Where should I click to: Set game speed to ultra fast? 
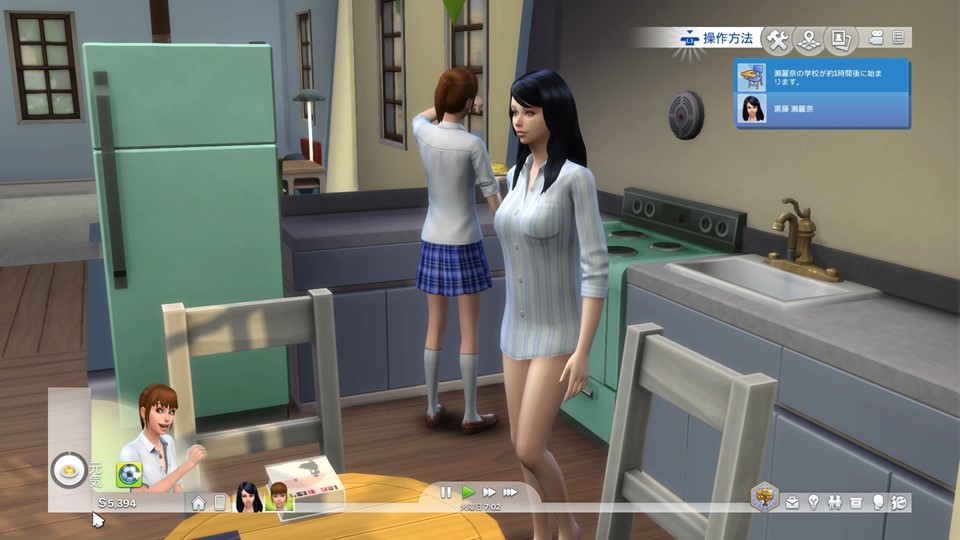(x=511, y=493)
